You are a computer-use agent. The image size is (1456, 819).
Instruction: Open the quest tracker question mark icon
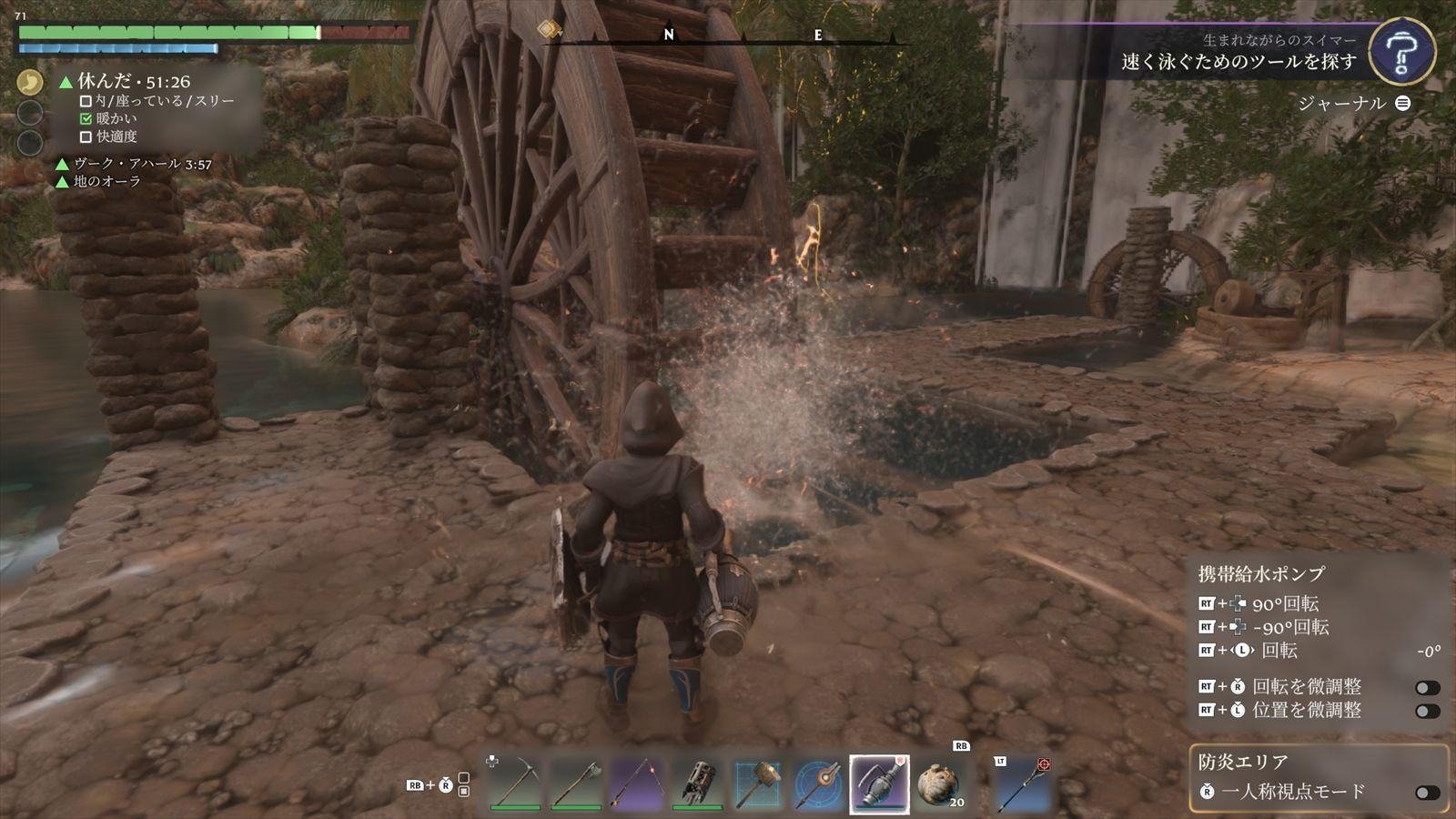[x=1400, y=52]
